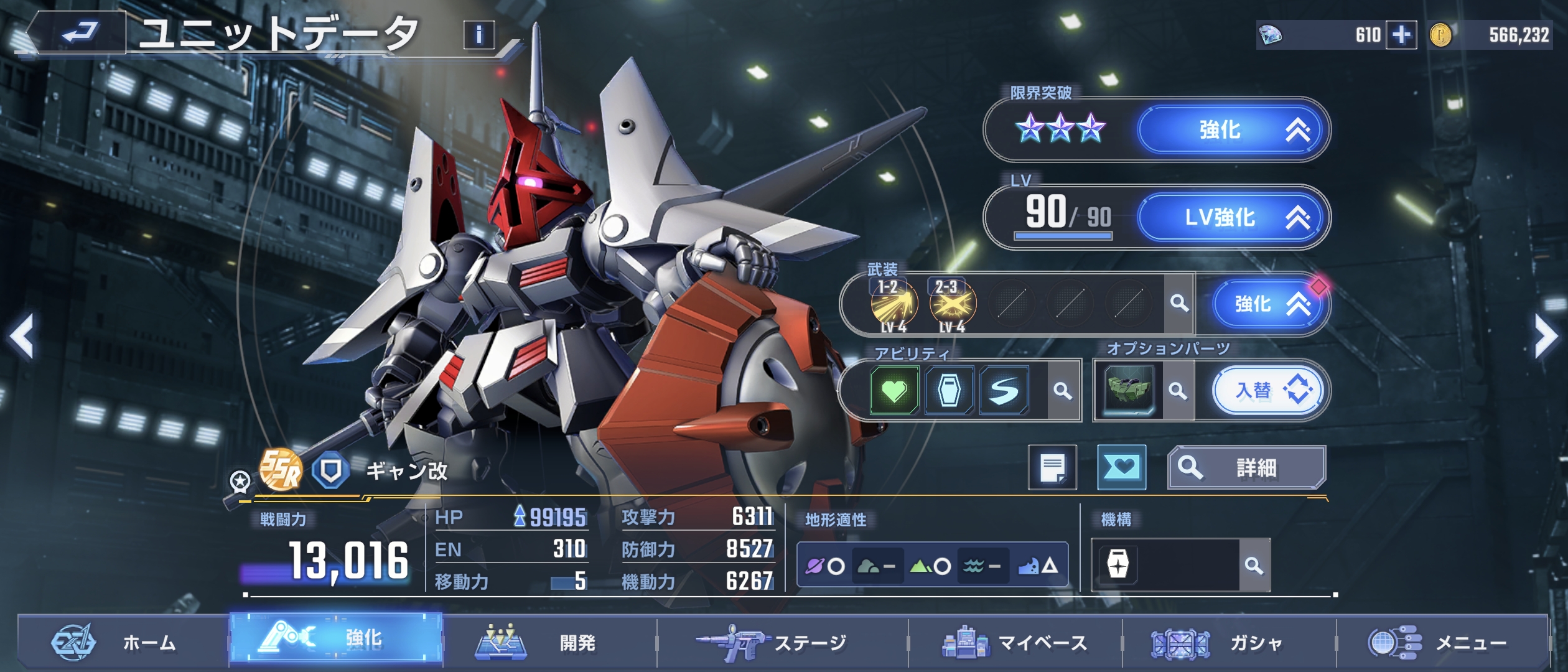Toggle the heart favorite button
Image resolution: width=1568 pixels, height=672 pixels.
pos(1121,467)
